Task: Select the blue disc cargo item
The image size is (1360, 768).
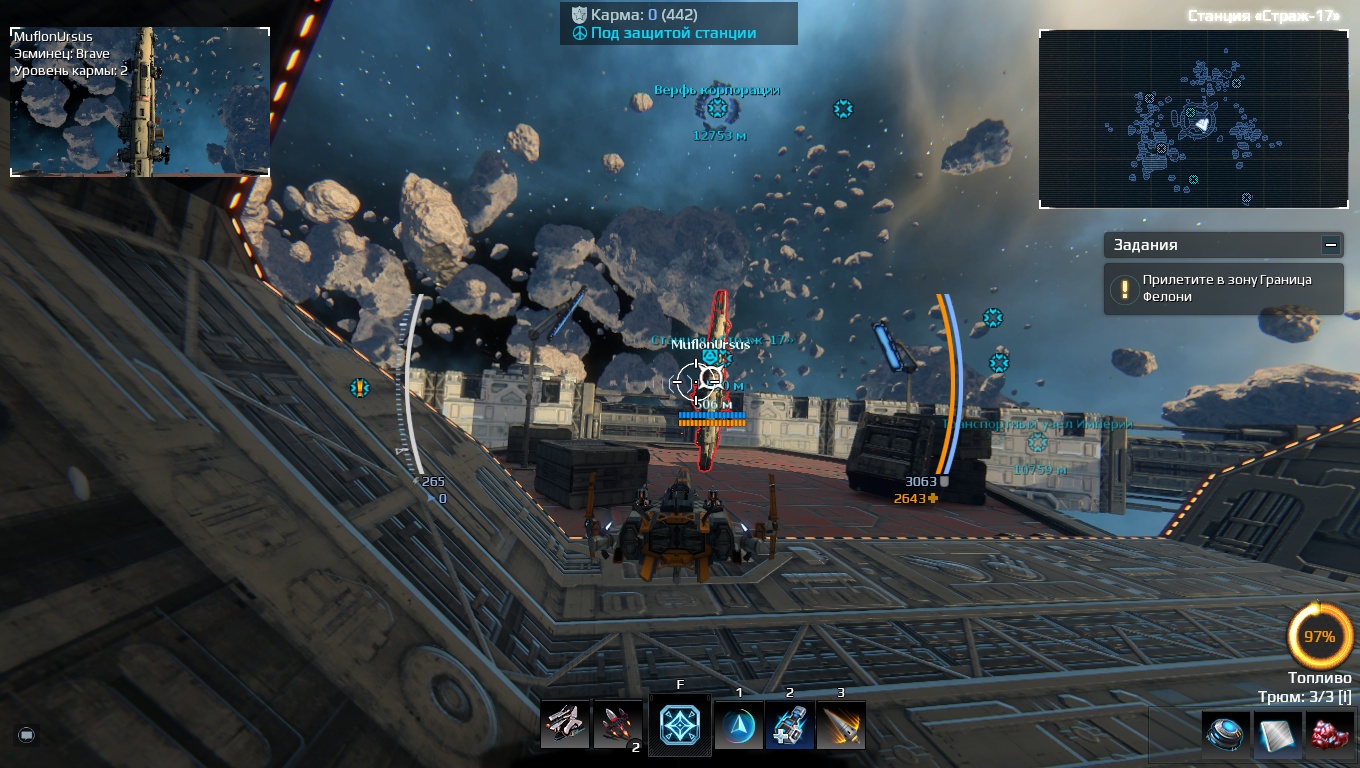Action: (1225, 733)
